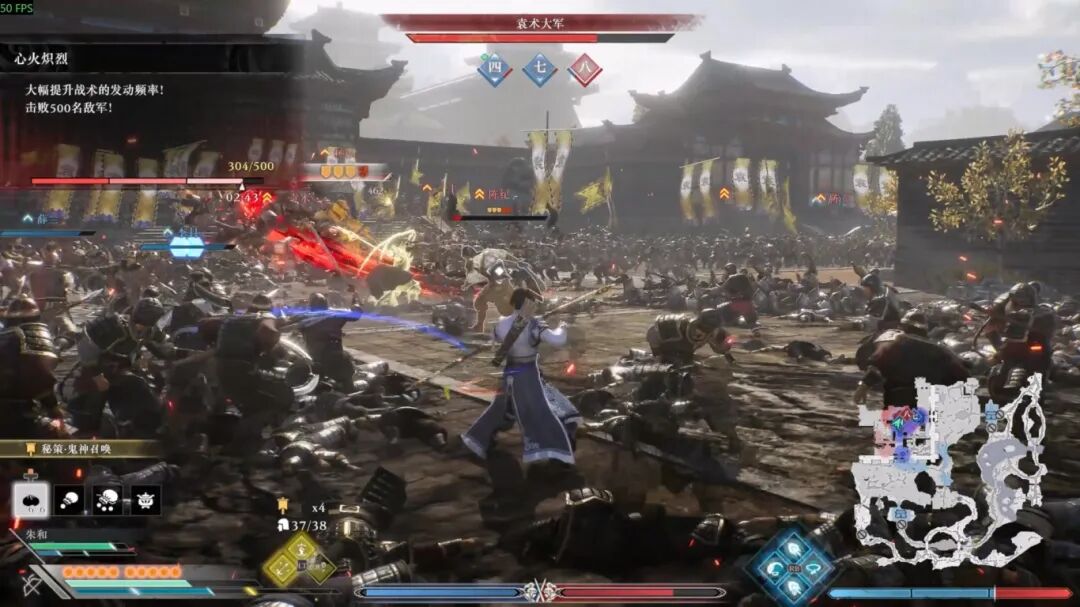Open the 心火炽烈 mission objective panel
Screen dimensions: 1080x607
[x=40, y=61]
